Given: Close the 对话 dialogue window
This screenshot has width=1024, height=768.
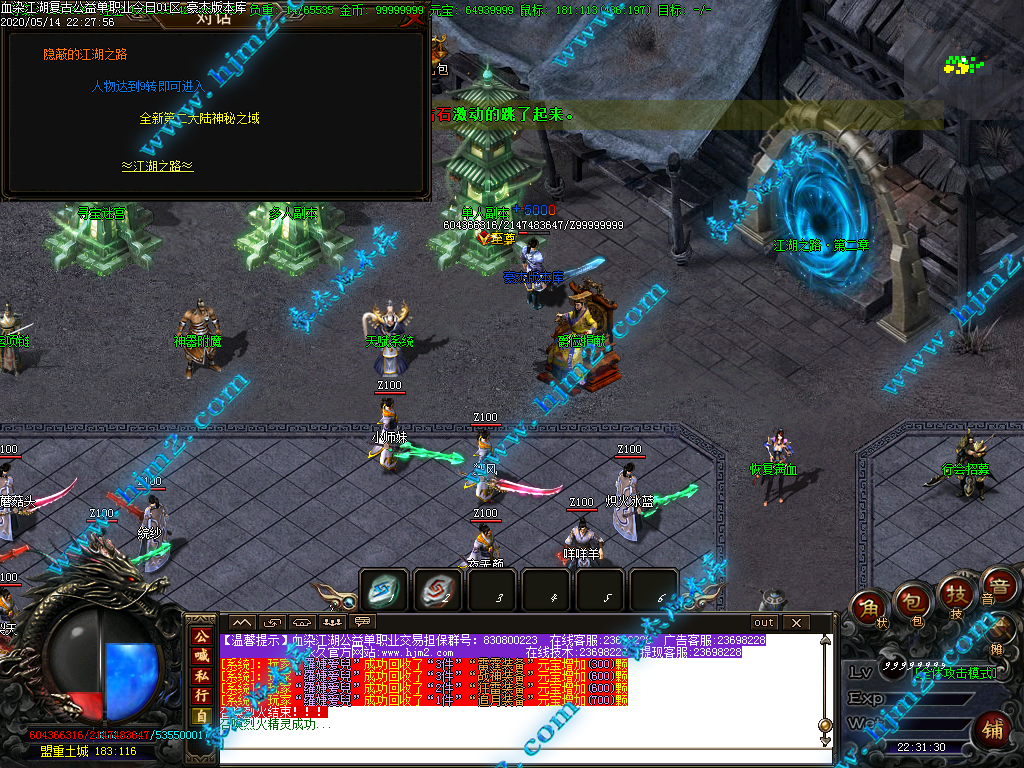Looking at the screenshot, I should (x=414, y=17).
